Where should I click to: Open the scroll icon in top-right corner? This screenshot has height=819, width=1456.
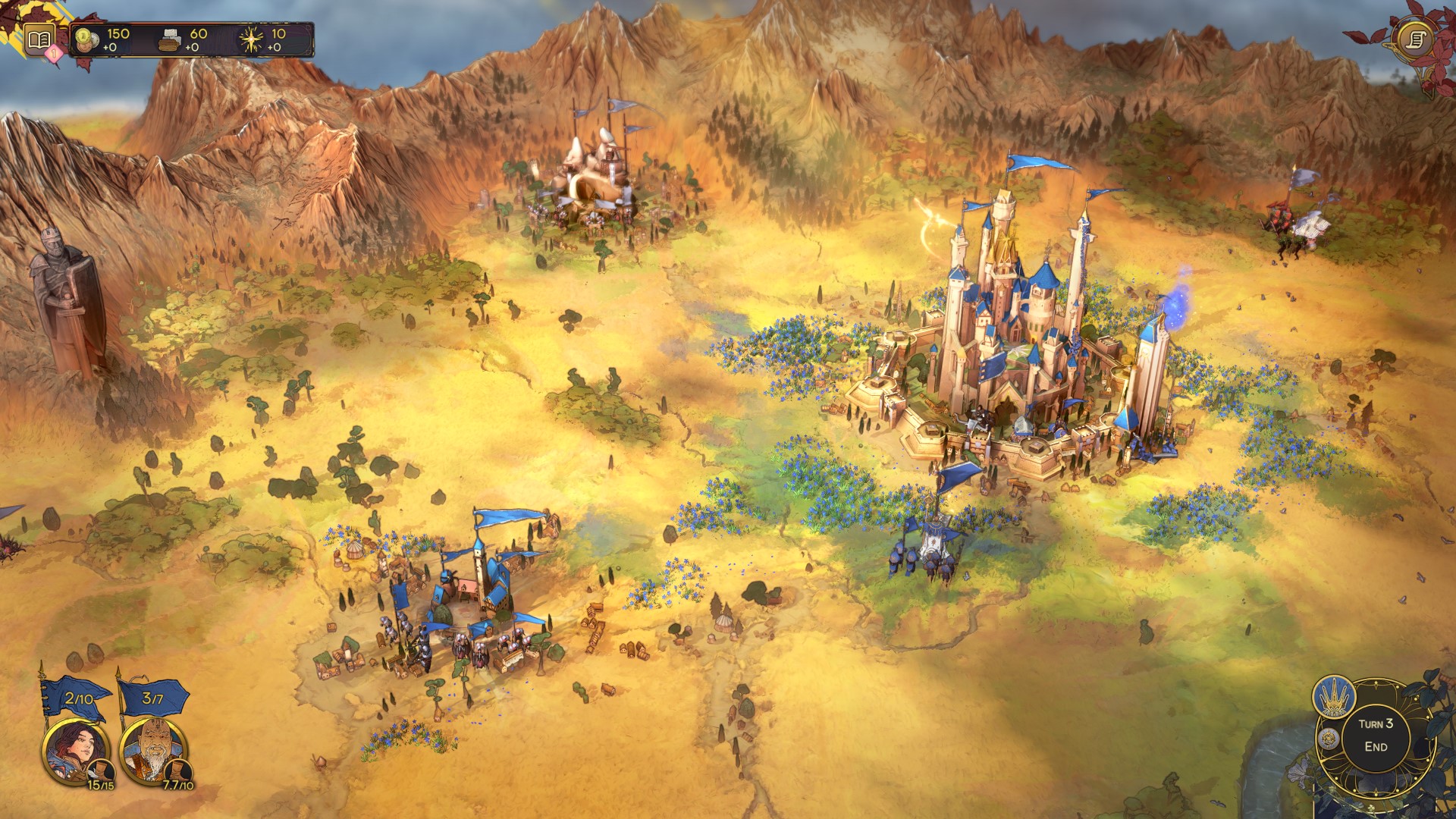1417,37
